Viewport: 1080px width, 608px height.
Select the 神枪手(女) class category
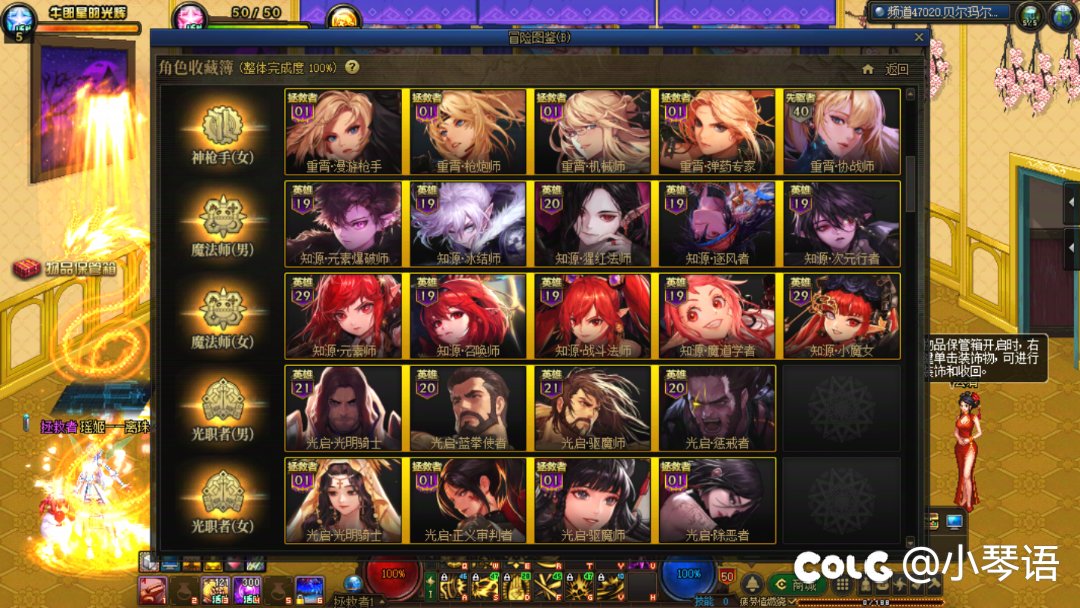tap(222, 133)
